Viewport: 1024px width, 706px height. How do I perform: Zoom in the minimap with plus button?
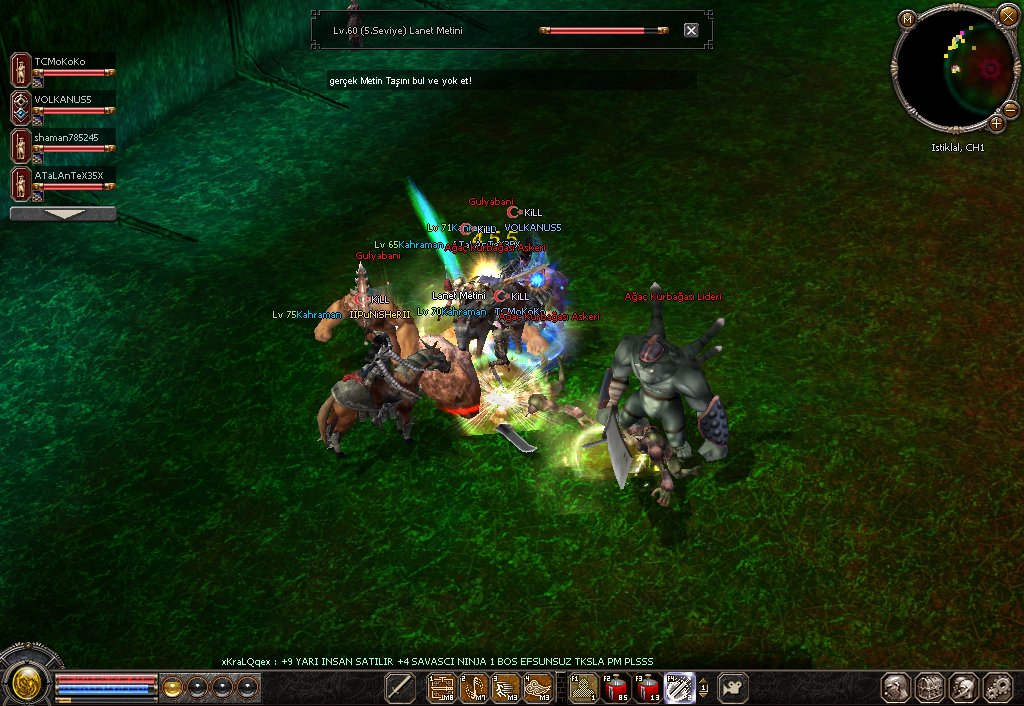coord(997,123)
